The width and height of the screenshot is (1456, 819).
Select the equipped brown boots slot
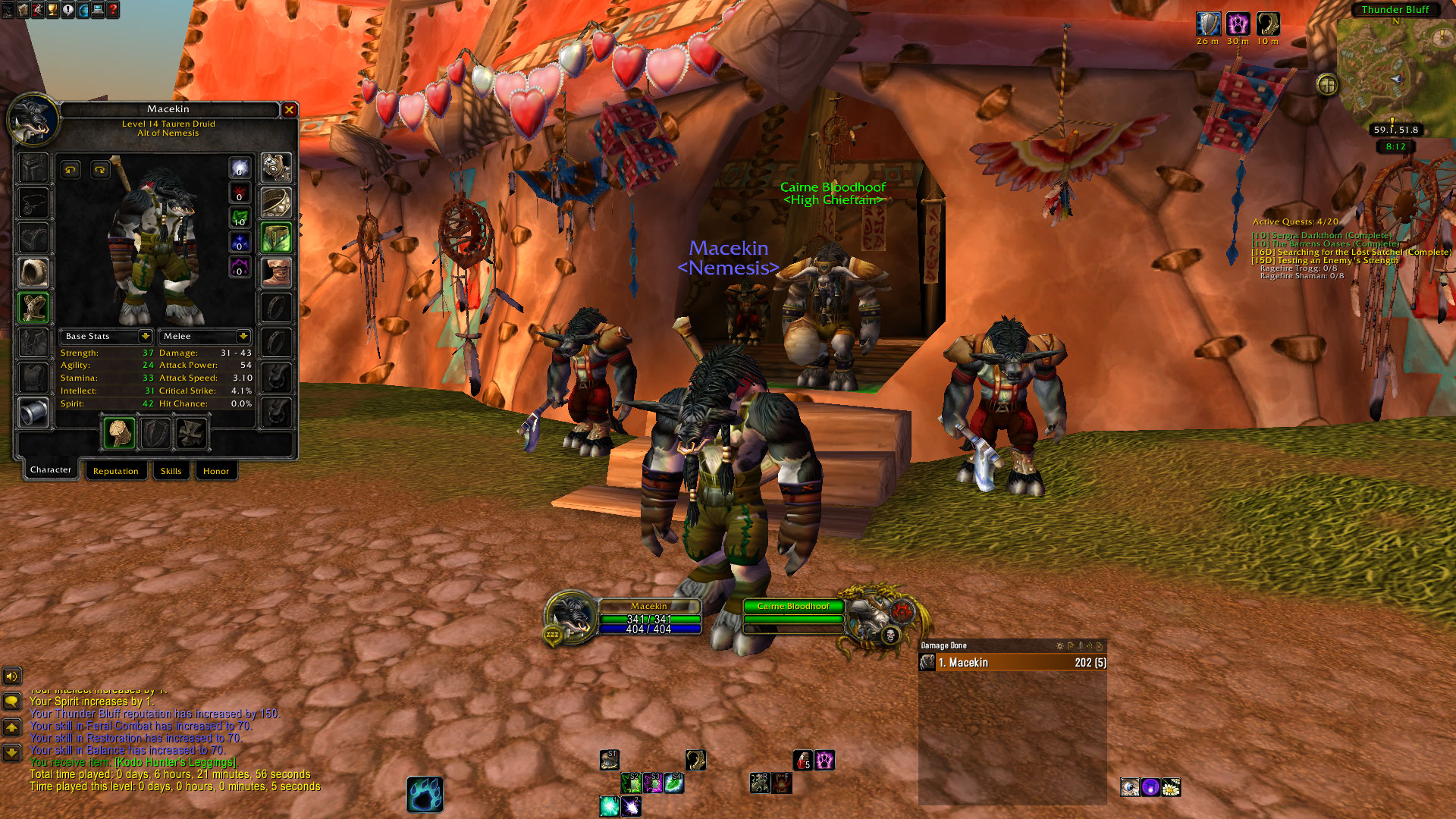276,272
